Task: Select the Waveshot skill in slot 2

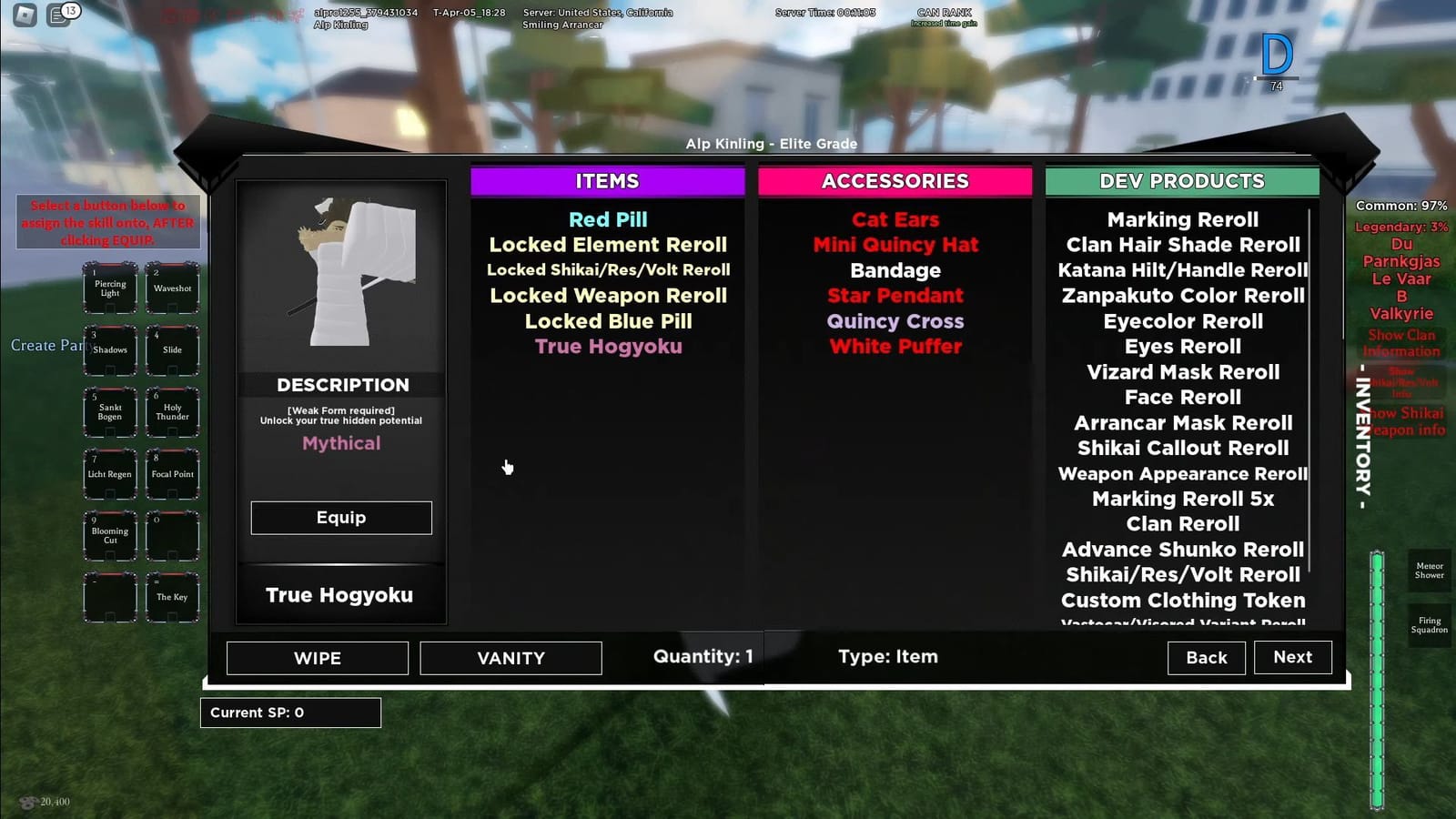Action: pos(172,288)
